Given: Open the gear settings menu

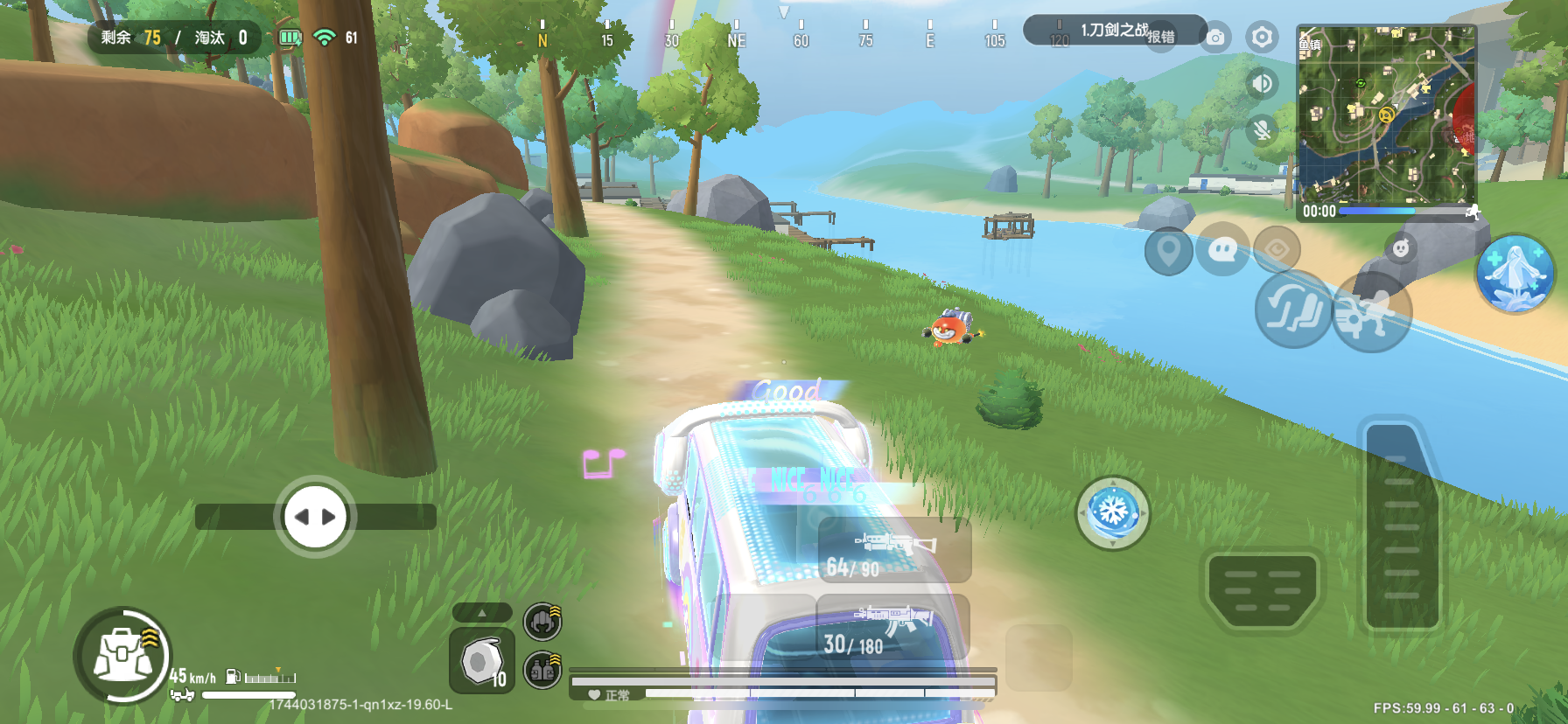Looking at the screenshot, I should click(x=1262, y=37).
